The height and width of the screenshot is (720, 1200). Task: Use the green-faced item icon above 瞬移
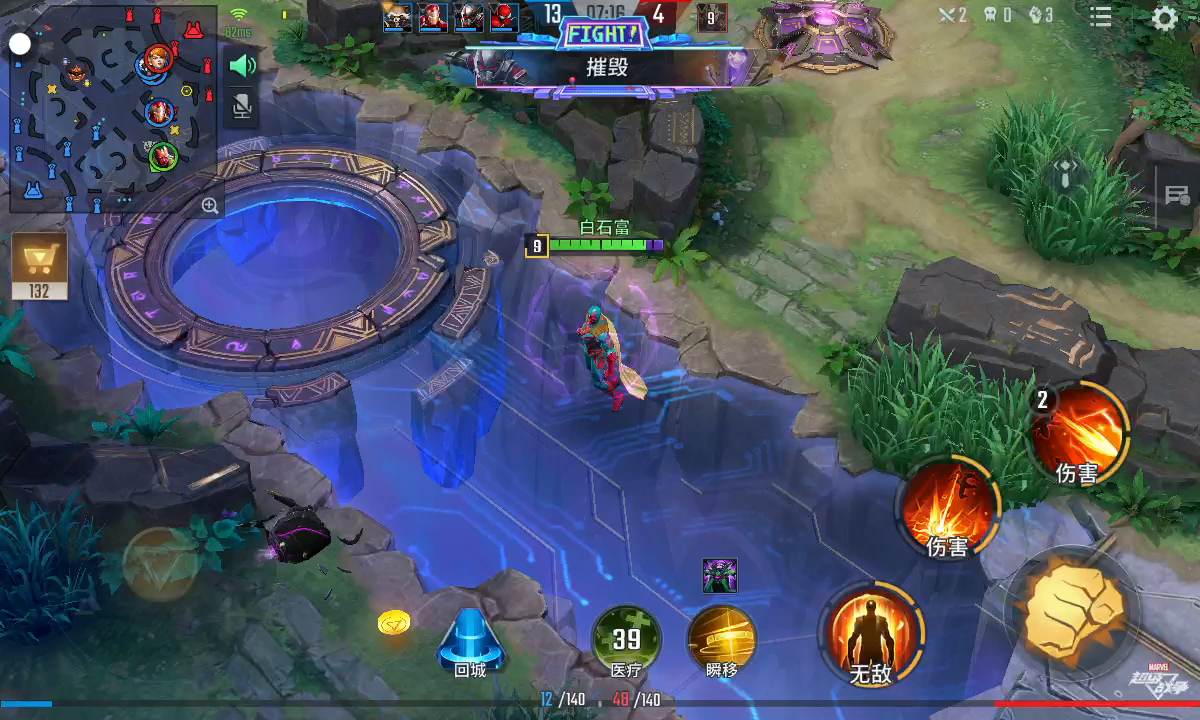[719, 576]
